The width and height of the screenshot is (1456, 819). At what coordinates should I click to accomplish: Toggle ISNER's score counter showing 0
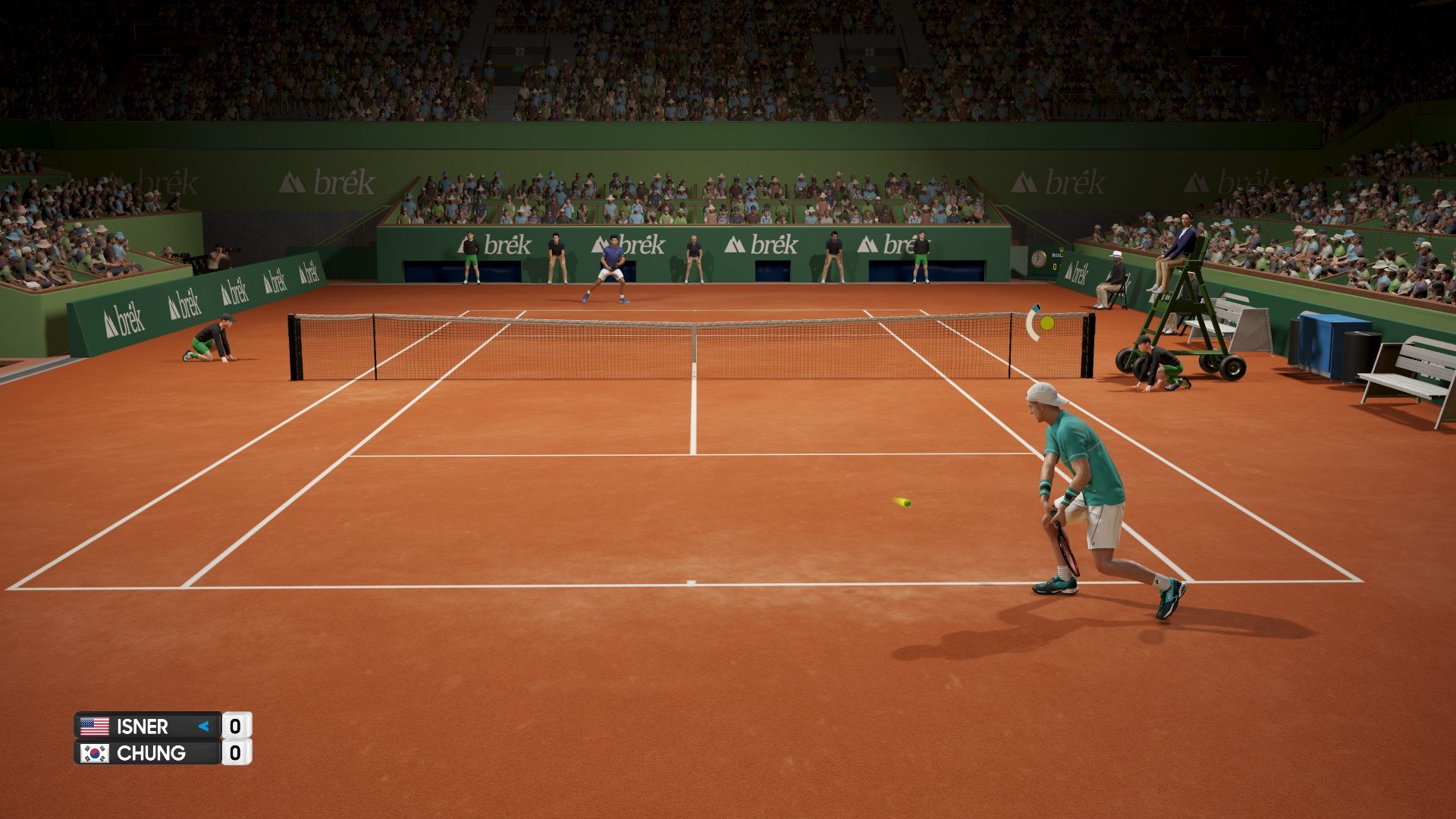pos(237,726)
